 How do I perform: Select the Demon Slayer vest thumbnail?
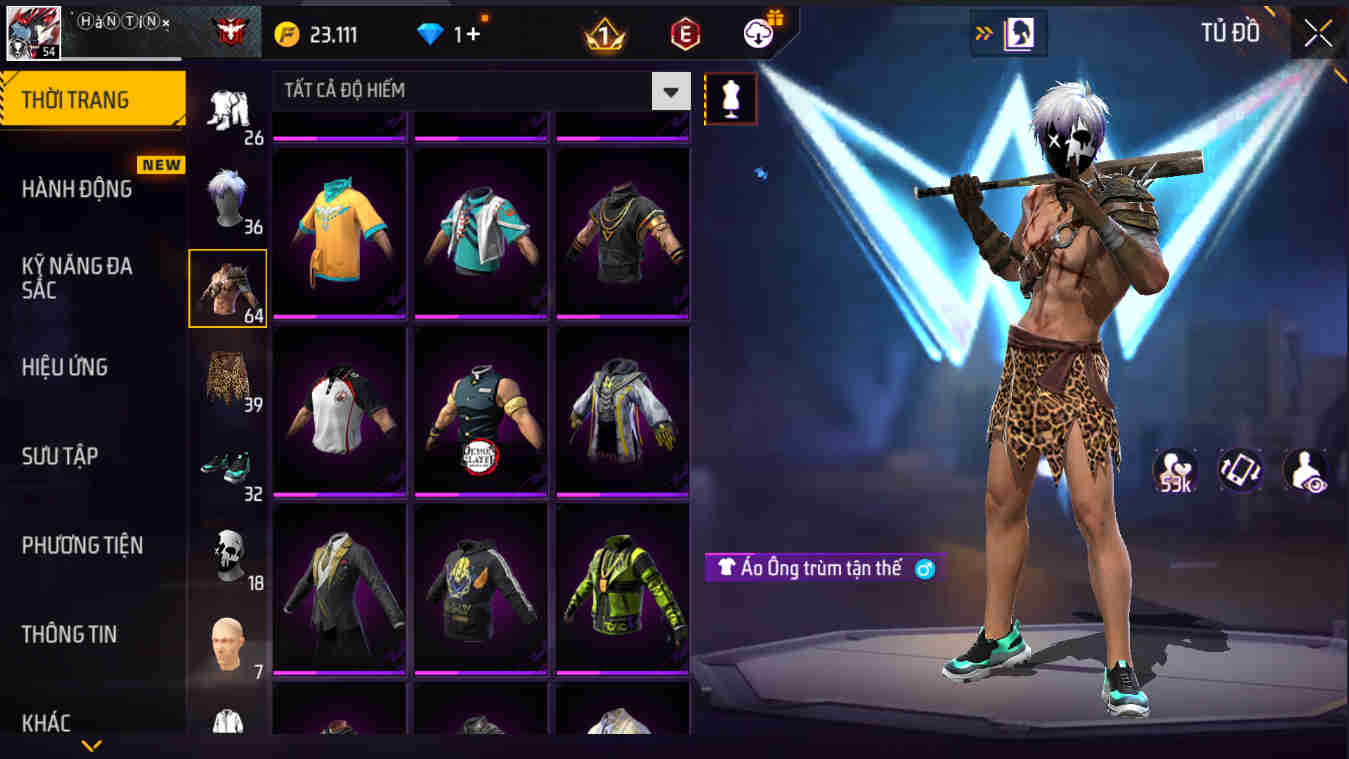(x=480, y=410)
